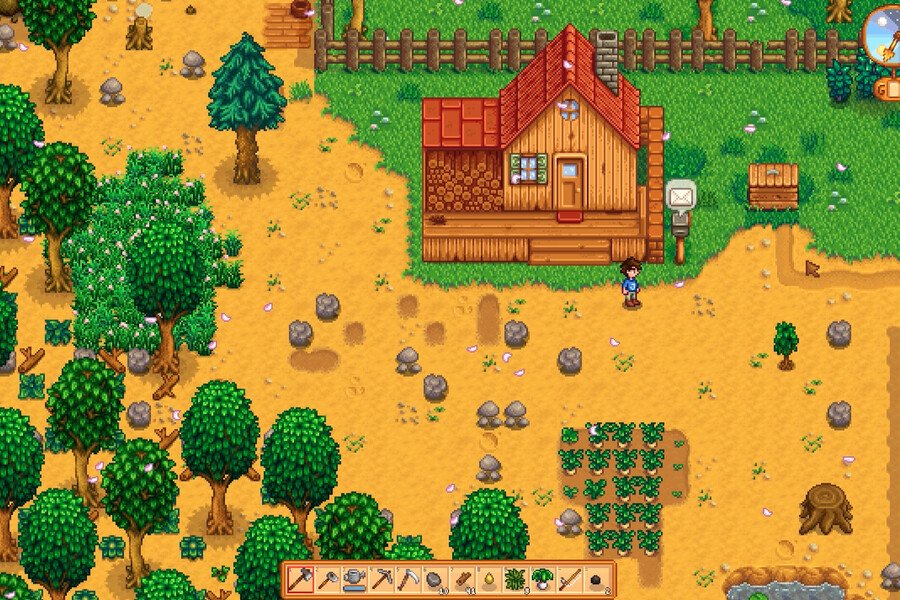Equip the sword from the hotbar
This screenshot has width=900, height=600.
(x=570, y=579)
